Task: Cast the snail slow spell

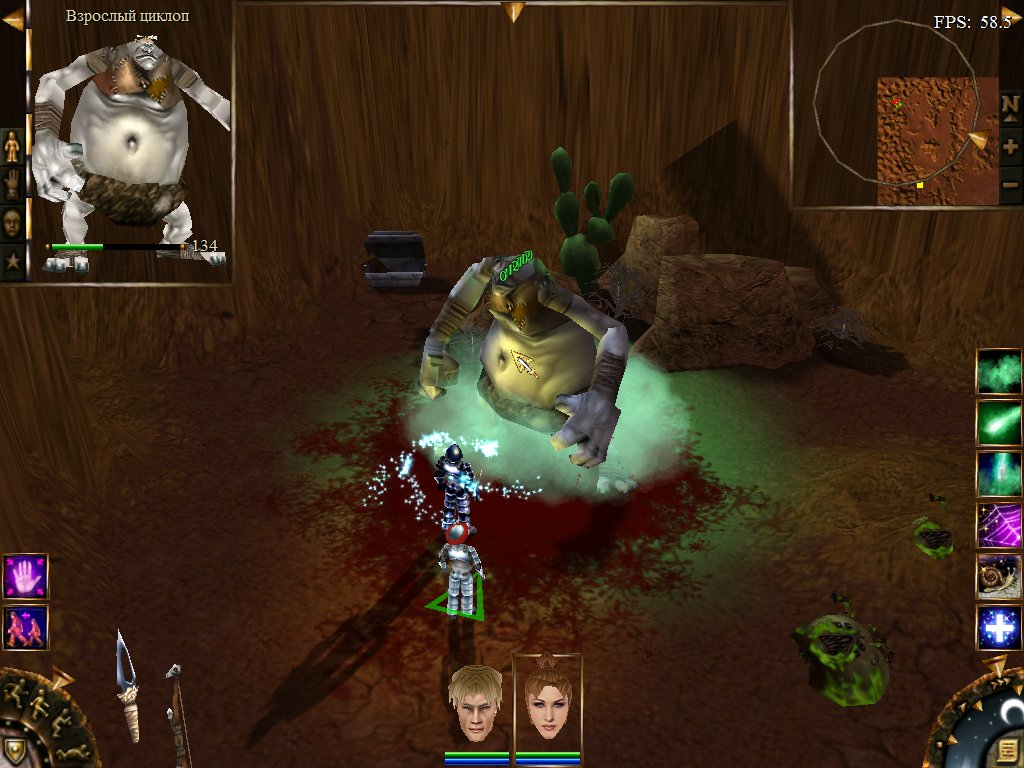Action: pyautogui.click(x=999, y=577)
